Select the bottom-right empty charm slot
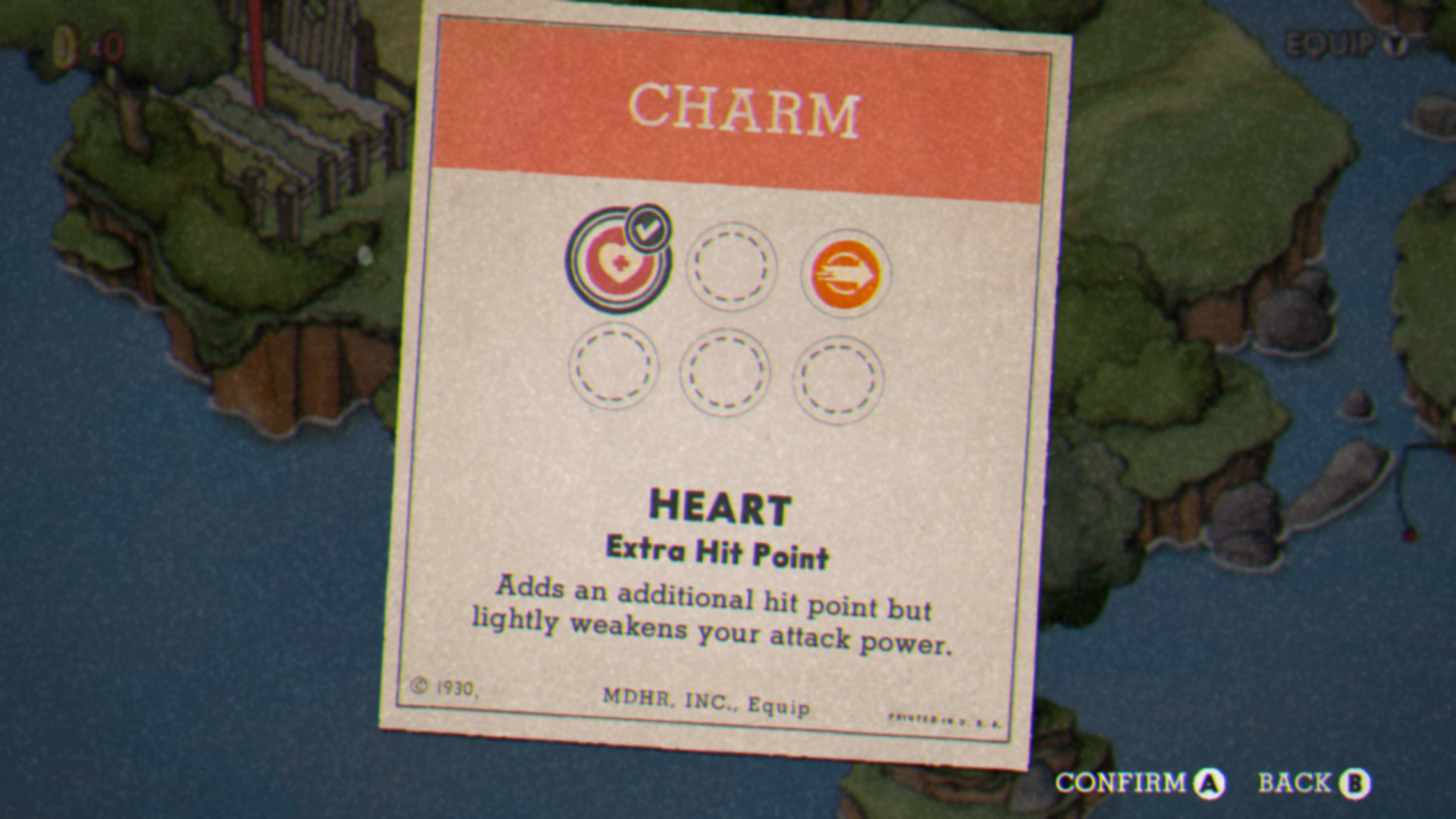1456x819 pixels. coord(838,377)
